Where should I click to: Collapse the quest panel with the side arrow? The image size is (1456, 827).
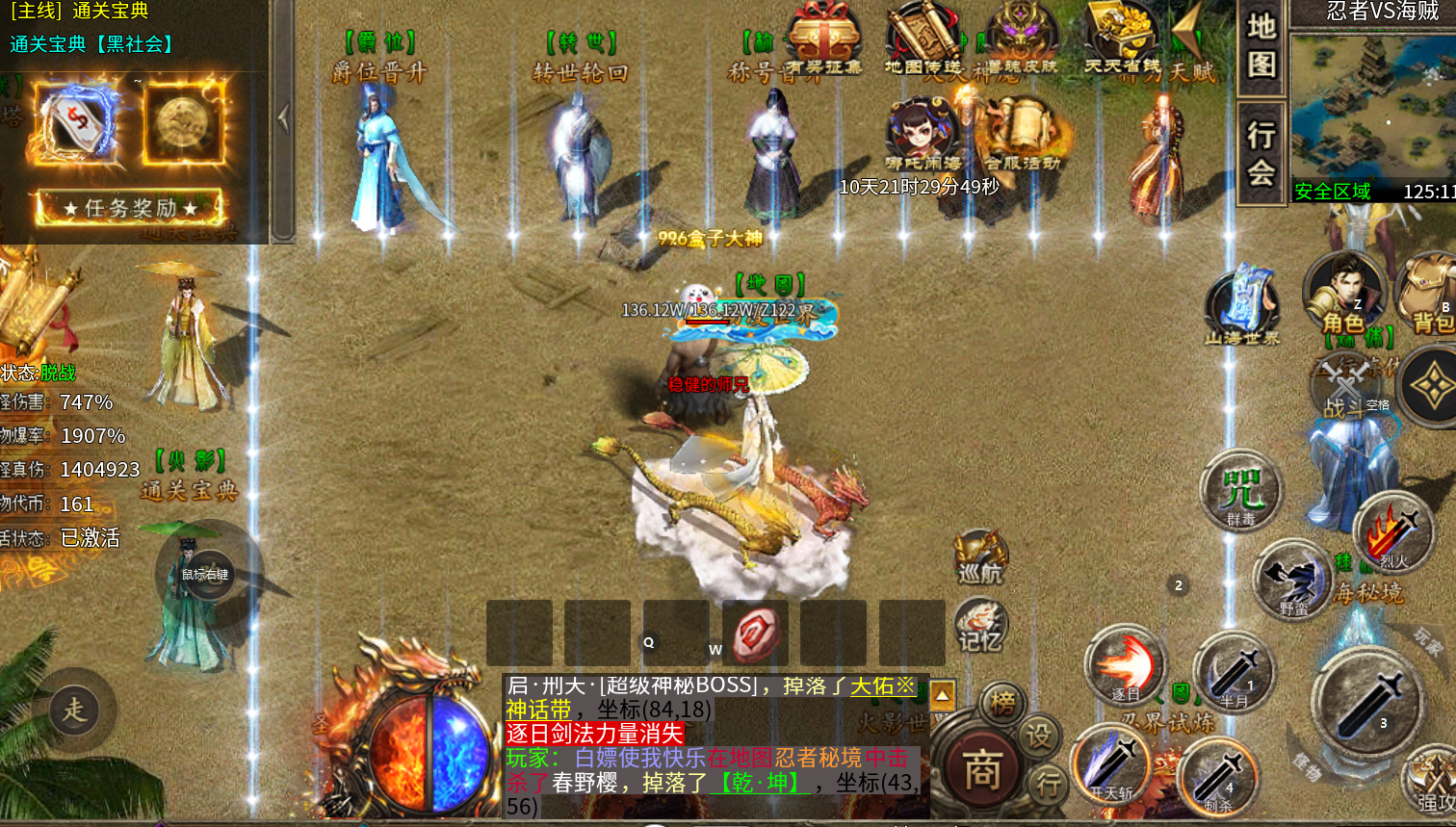[283, 118]
